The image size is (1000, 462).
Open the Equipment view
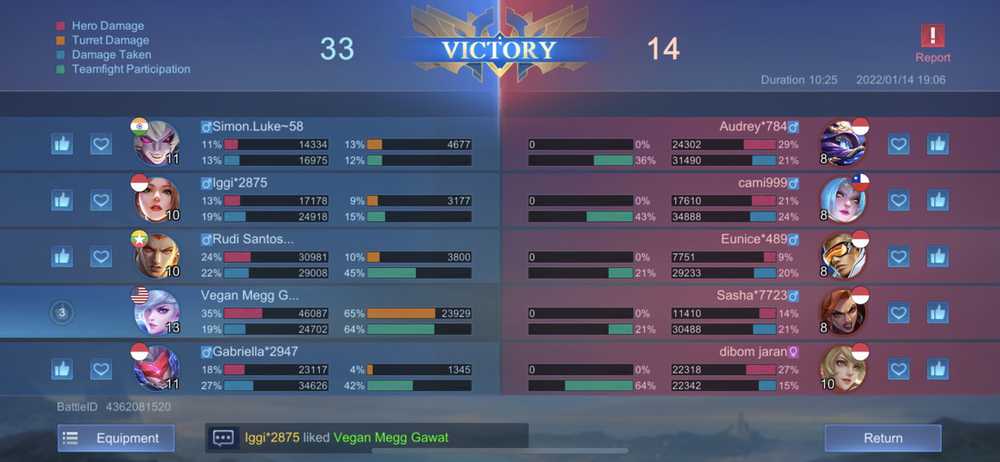click(115, 438)
